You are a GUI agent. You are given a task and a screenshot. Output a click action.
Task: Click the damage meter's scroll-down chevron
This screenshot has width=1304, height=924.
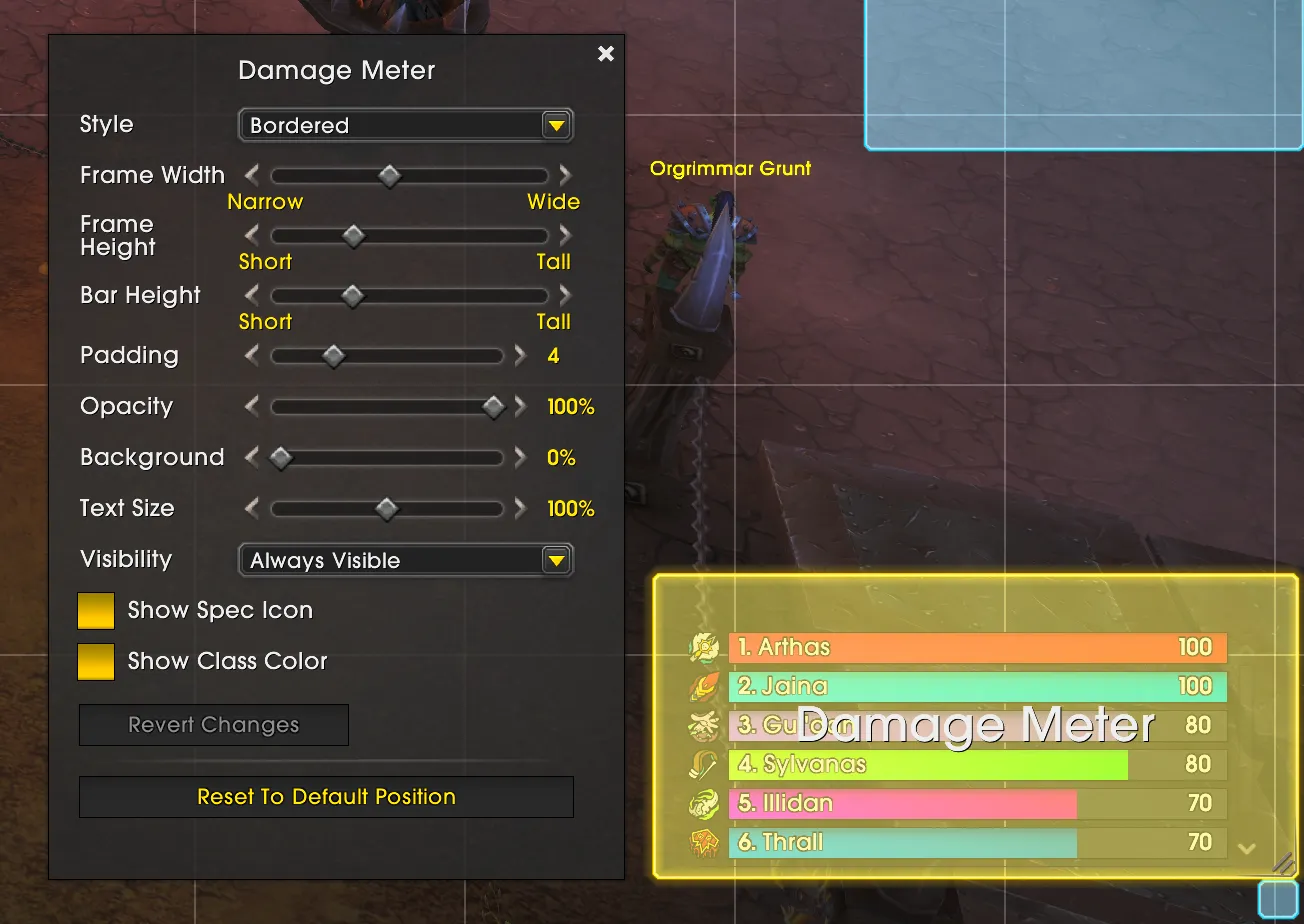[x=1246, y=849]
